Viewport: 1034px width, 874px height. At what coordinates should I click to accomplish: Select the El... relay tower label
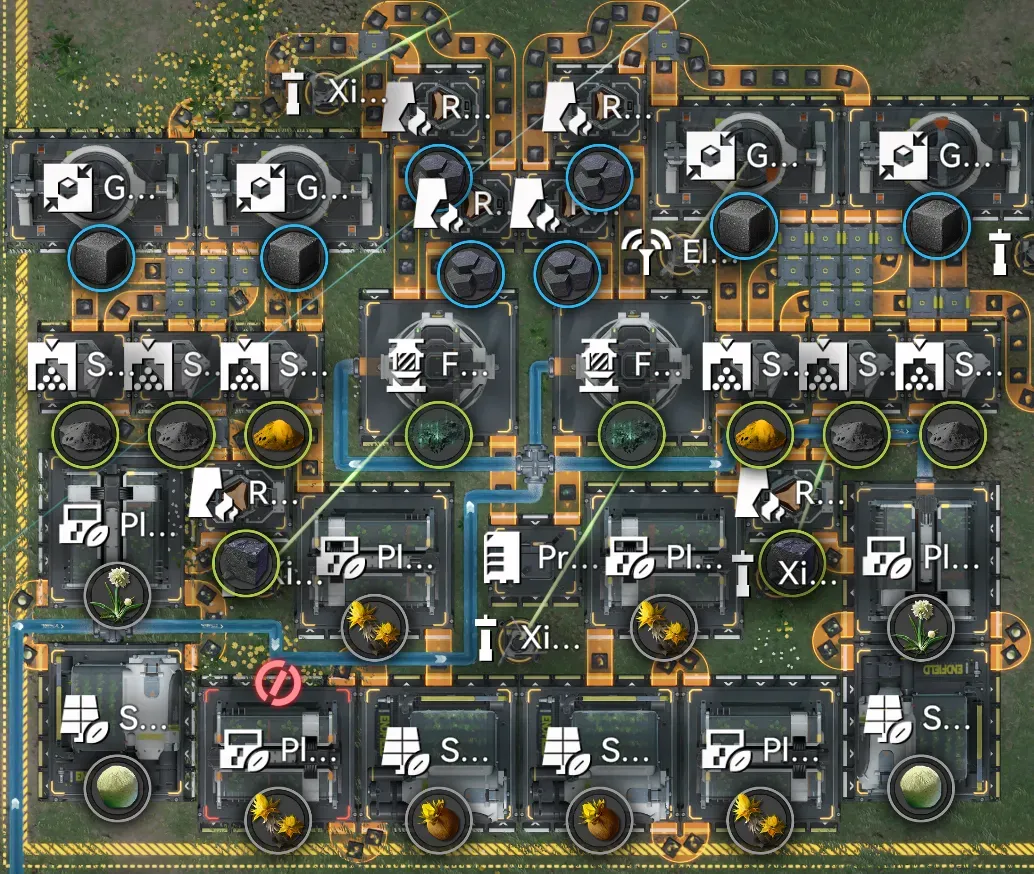678,250
